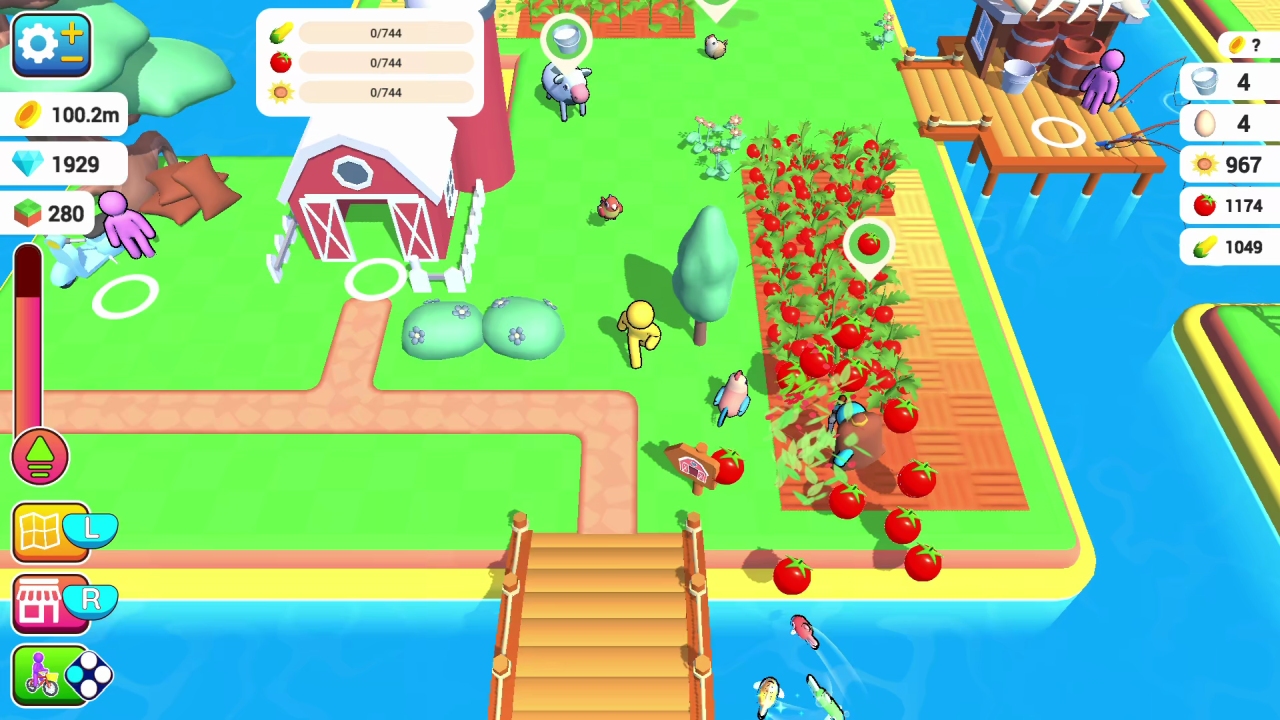This screenshot has height=720, width=1280.
Task: Click the milk bucket resource icon
Action: [x=1205, y=82]
